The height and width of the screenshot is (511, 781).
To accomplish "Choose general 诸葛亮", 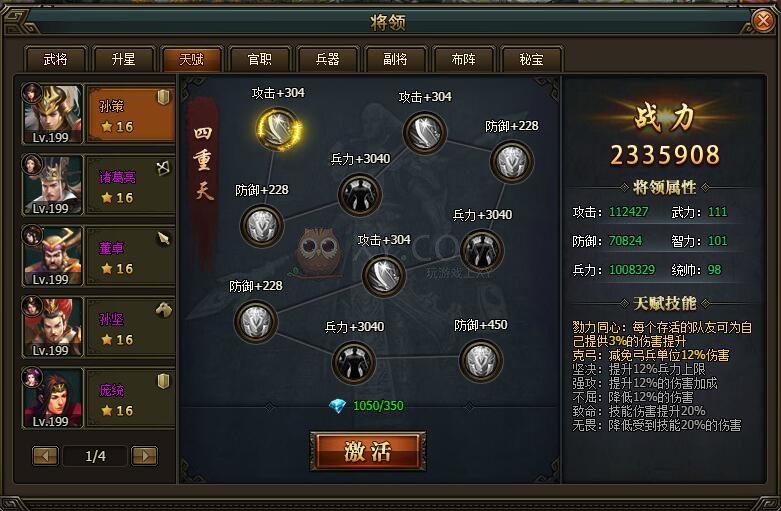I will [x=98, y=185].
